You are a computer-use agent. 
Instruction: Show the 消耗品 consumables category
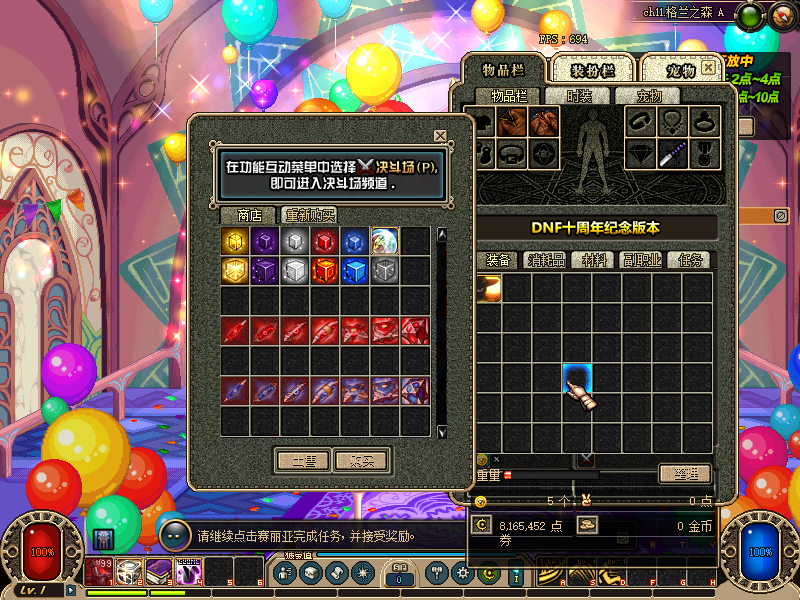(546, 260)
